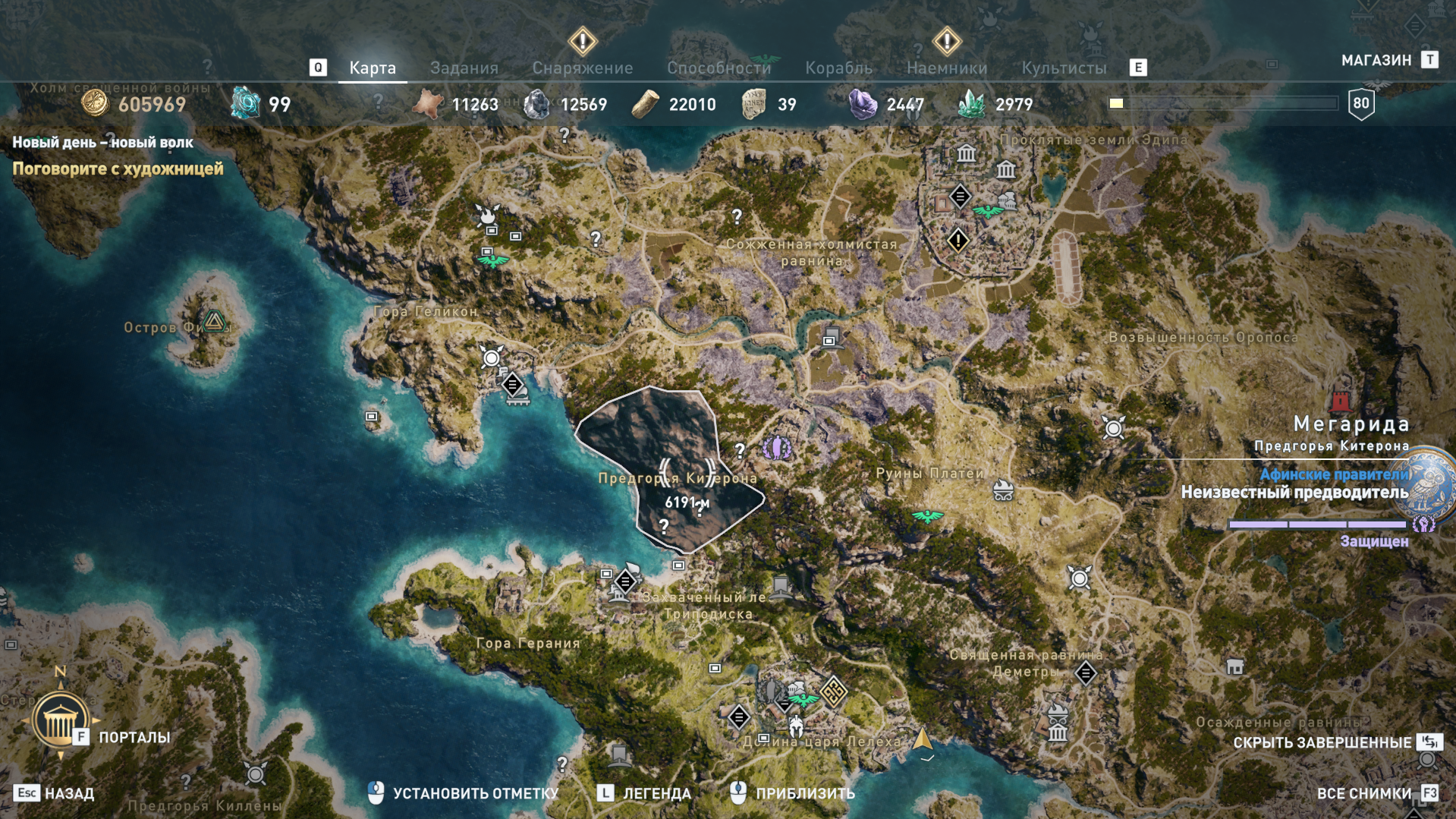Go to the Корабль tab
1456x819 pixels.
click(x=838, y=68)
